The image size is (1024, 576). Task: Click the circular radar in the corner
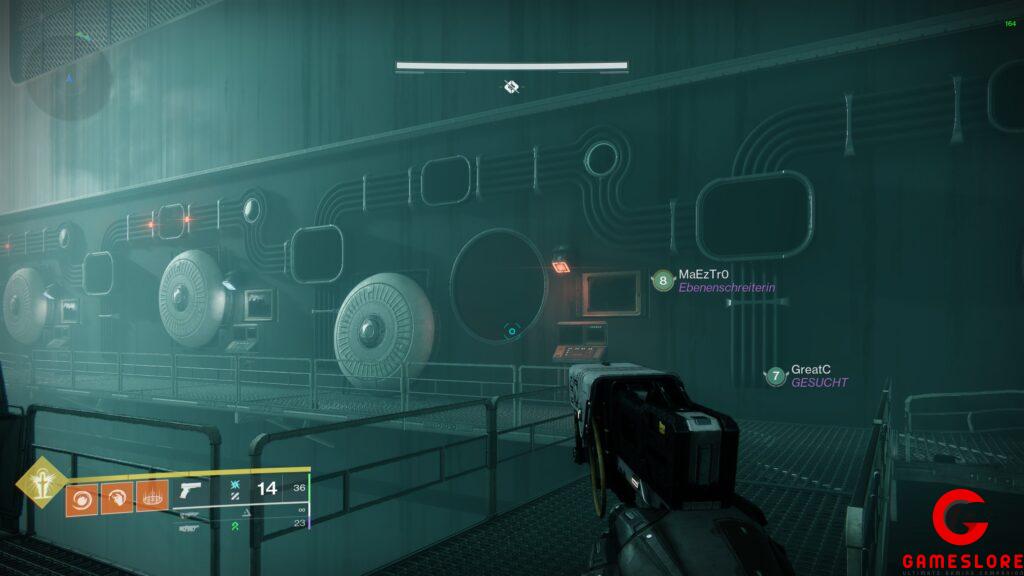pos(68,76)
